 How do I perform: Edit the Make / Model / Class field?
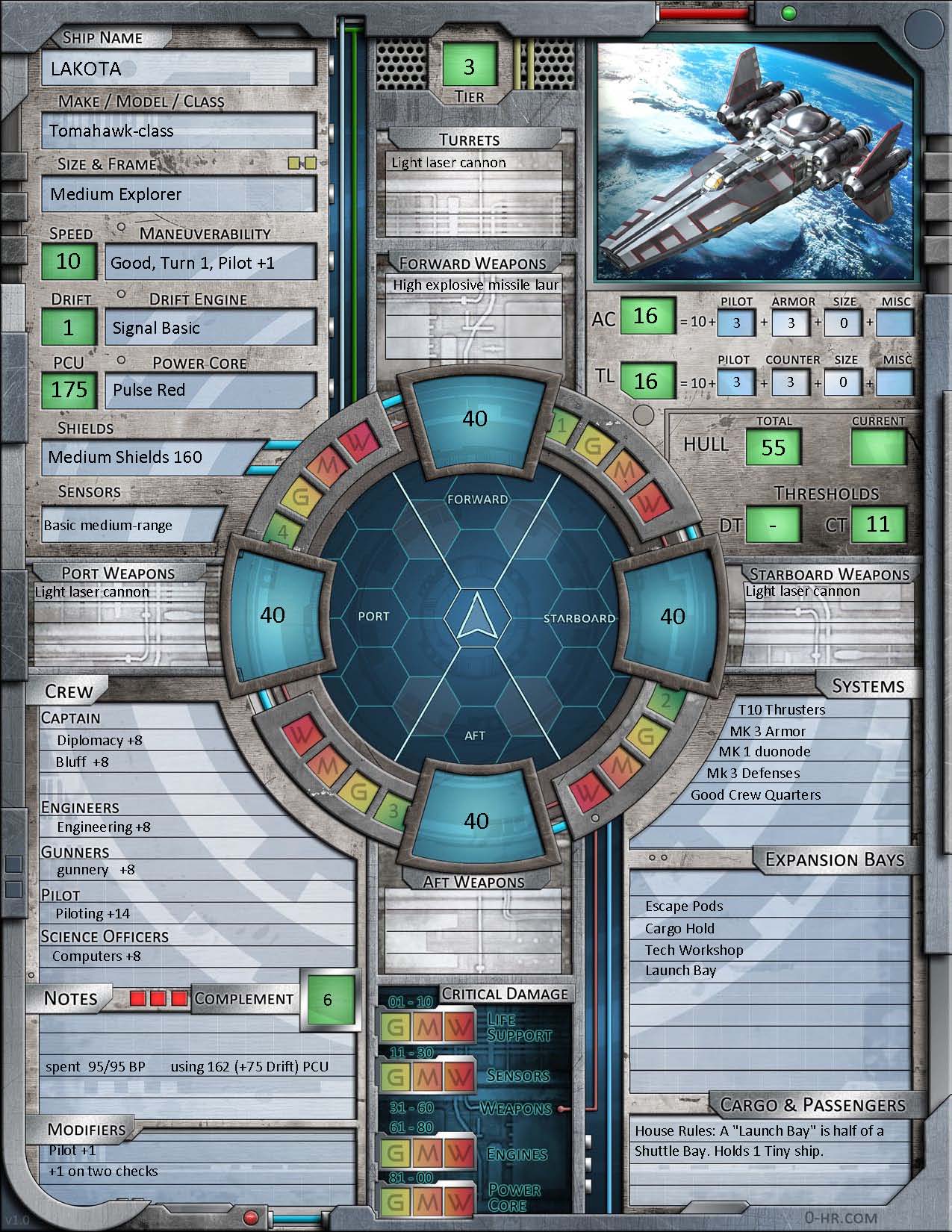click(x=178, y=131)
